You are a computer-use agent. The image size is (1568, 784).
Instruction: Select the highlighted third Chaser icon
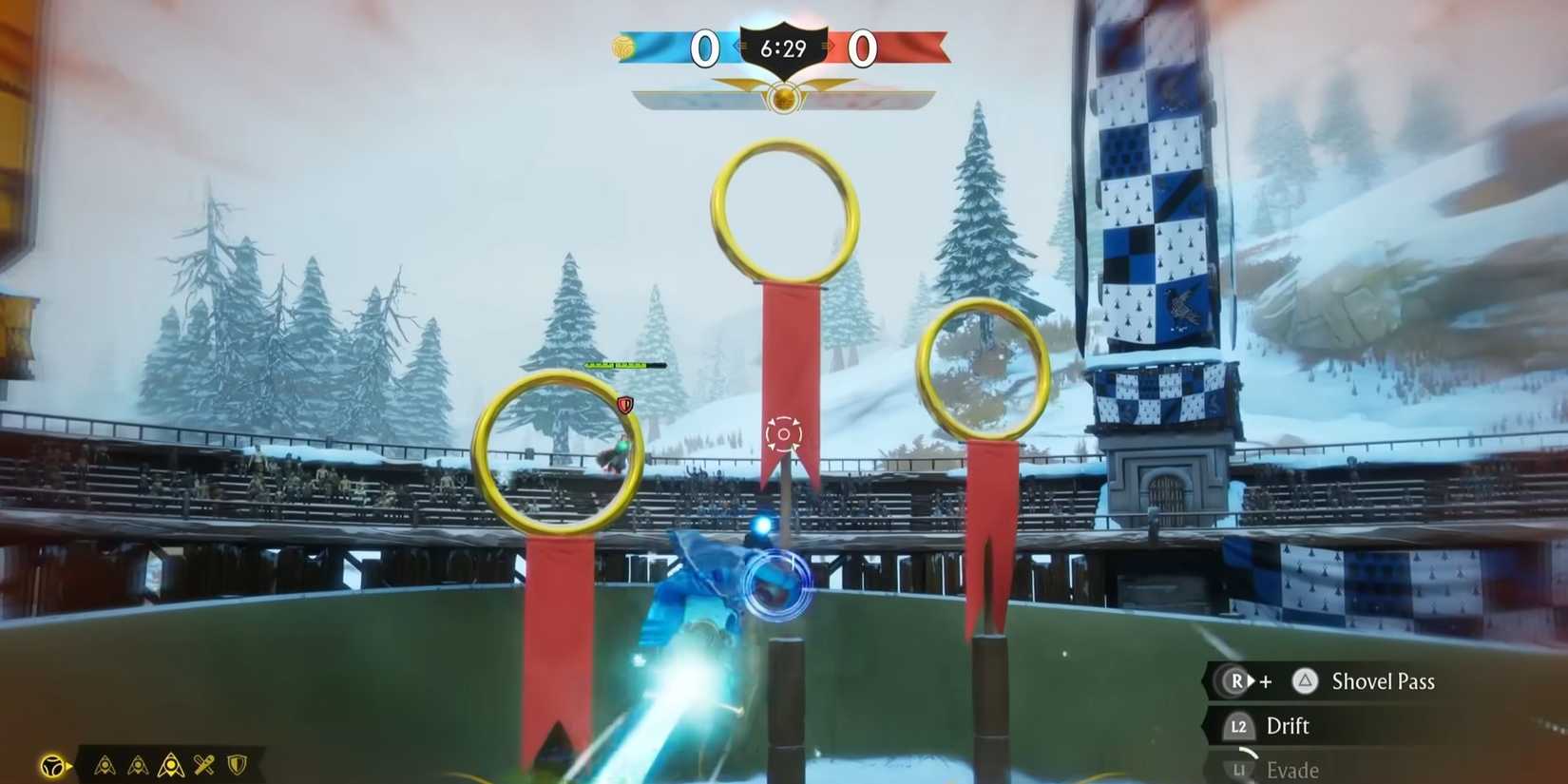[x=171, y=765]
